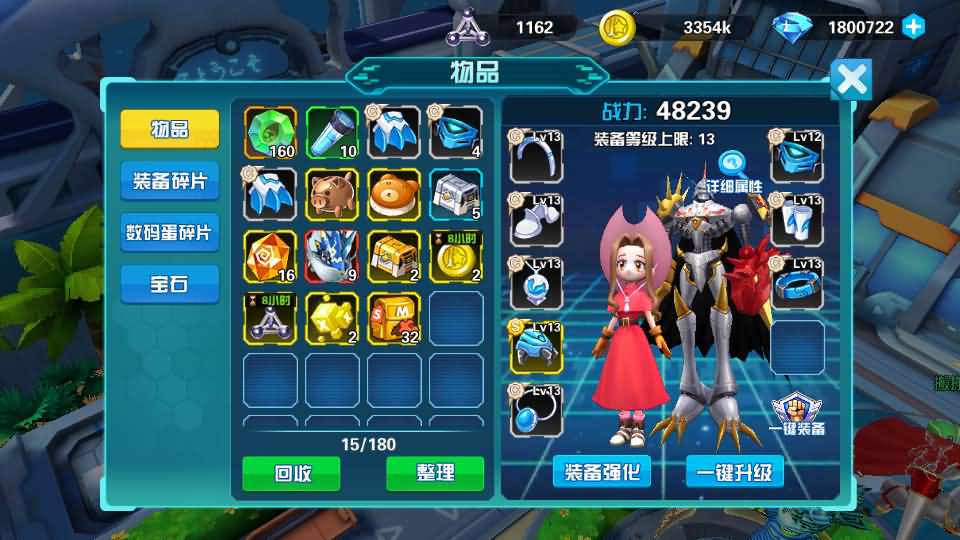Select the equipped blue necklace pendant slot
The height and width of the screenshot is (540, 960).
point(535,283)
